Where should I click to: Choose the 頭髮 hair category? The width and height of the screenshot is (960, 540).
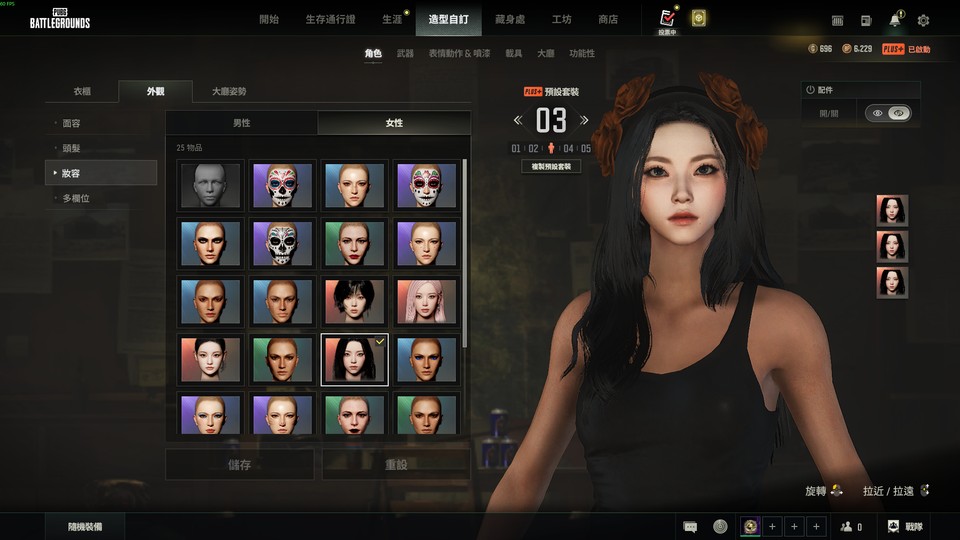[71, 148]
